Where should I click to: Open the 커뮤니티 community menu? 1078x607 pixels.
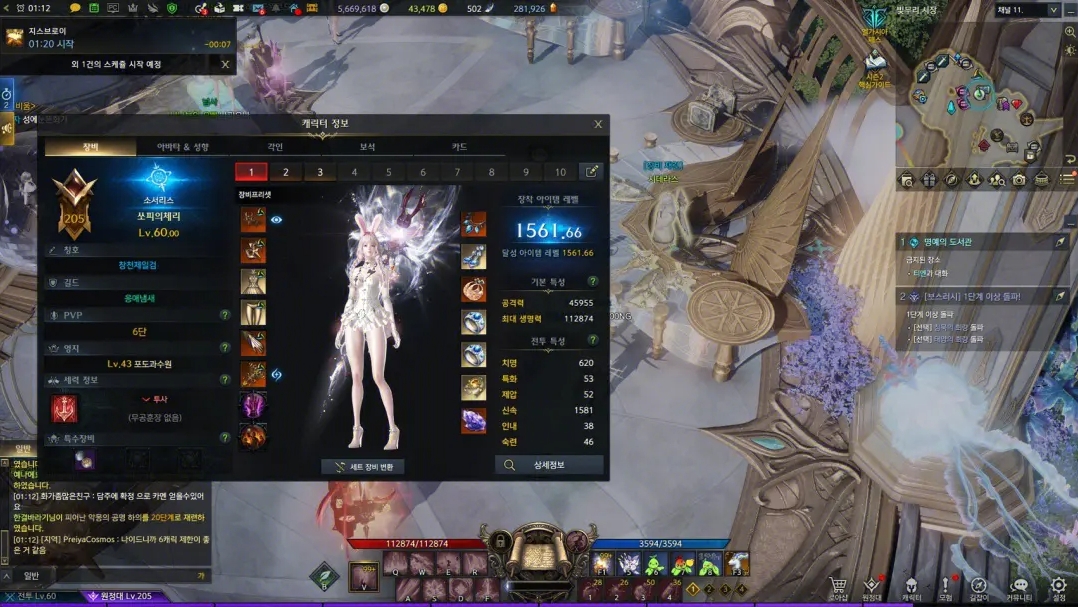click(x=1018, y=587)
